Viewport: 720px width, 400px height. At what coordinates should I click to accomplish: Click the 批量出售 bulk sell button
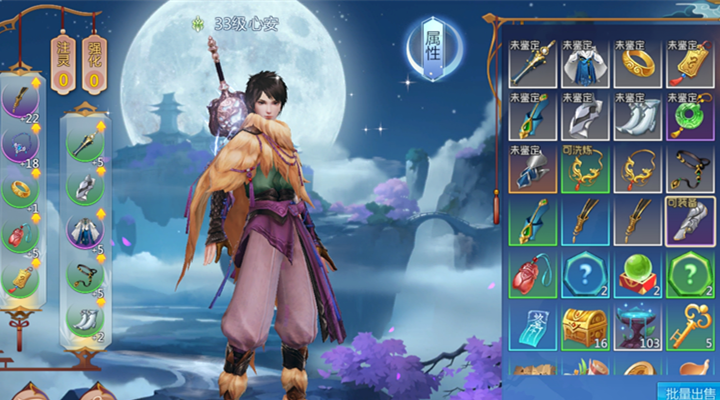(688, 390)
